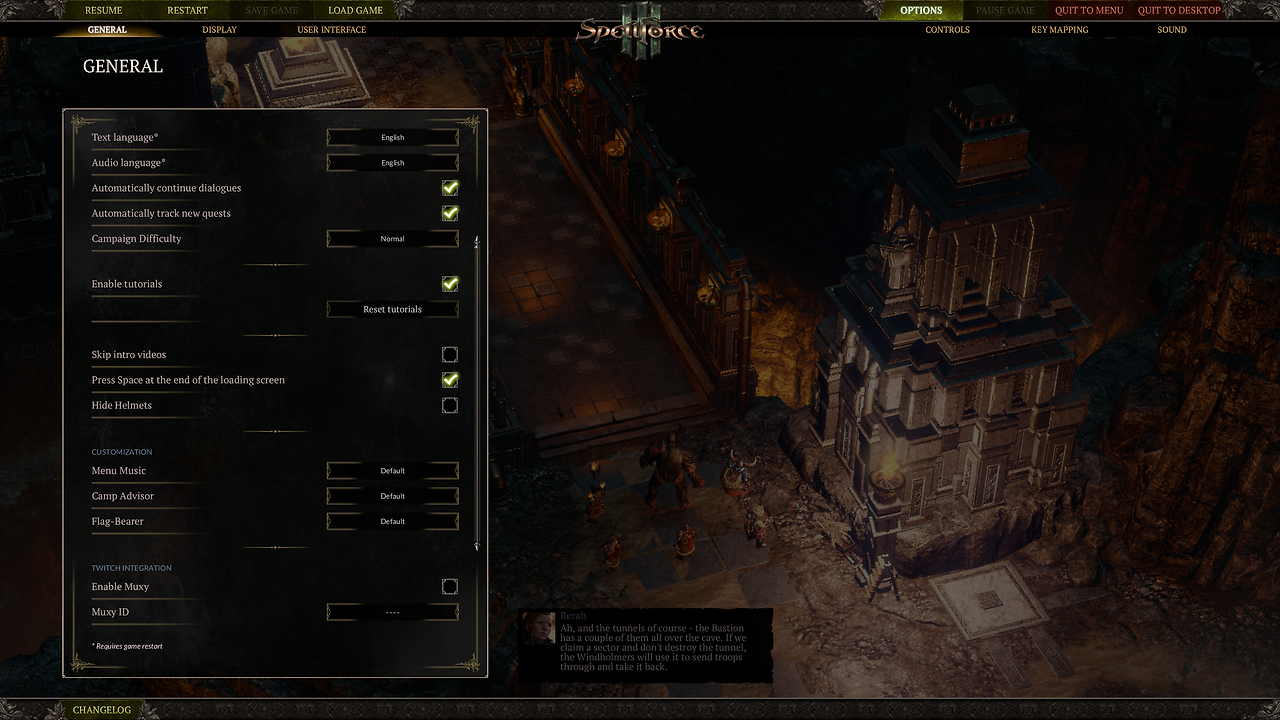Quit to Menu
This screenshot has width=1280, height=720.
coord(1089,10)
